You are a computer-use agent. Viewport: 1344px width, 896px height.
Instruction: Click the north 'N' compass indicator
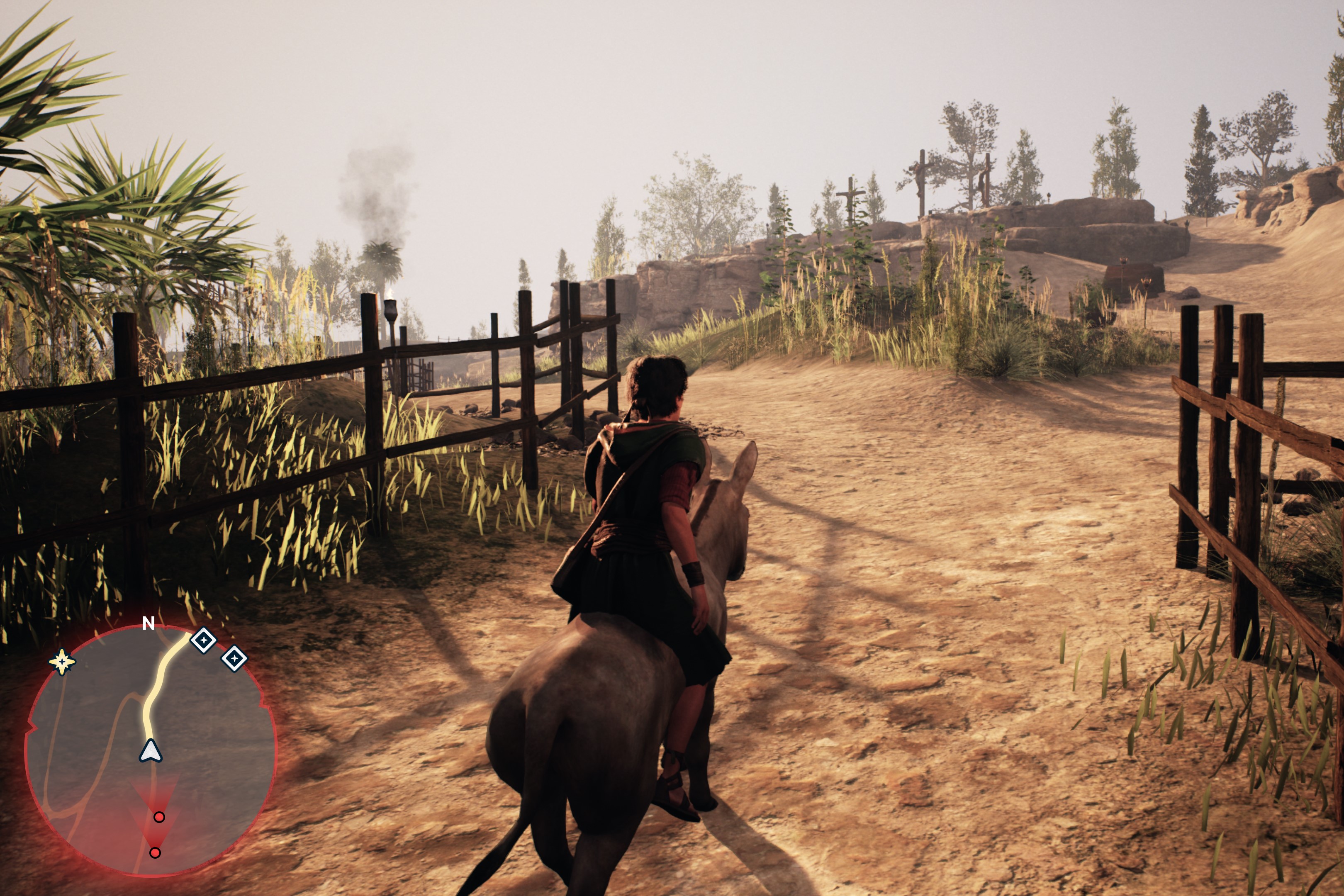tap(149, 623)
